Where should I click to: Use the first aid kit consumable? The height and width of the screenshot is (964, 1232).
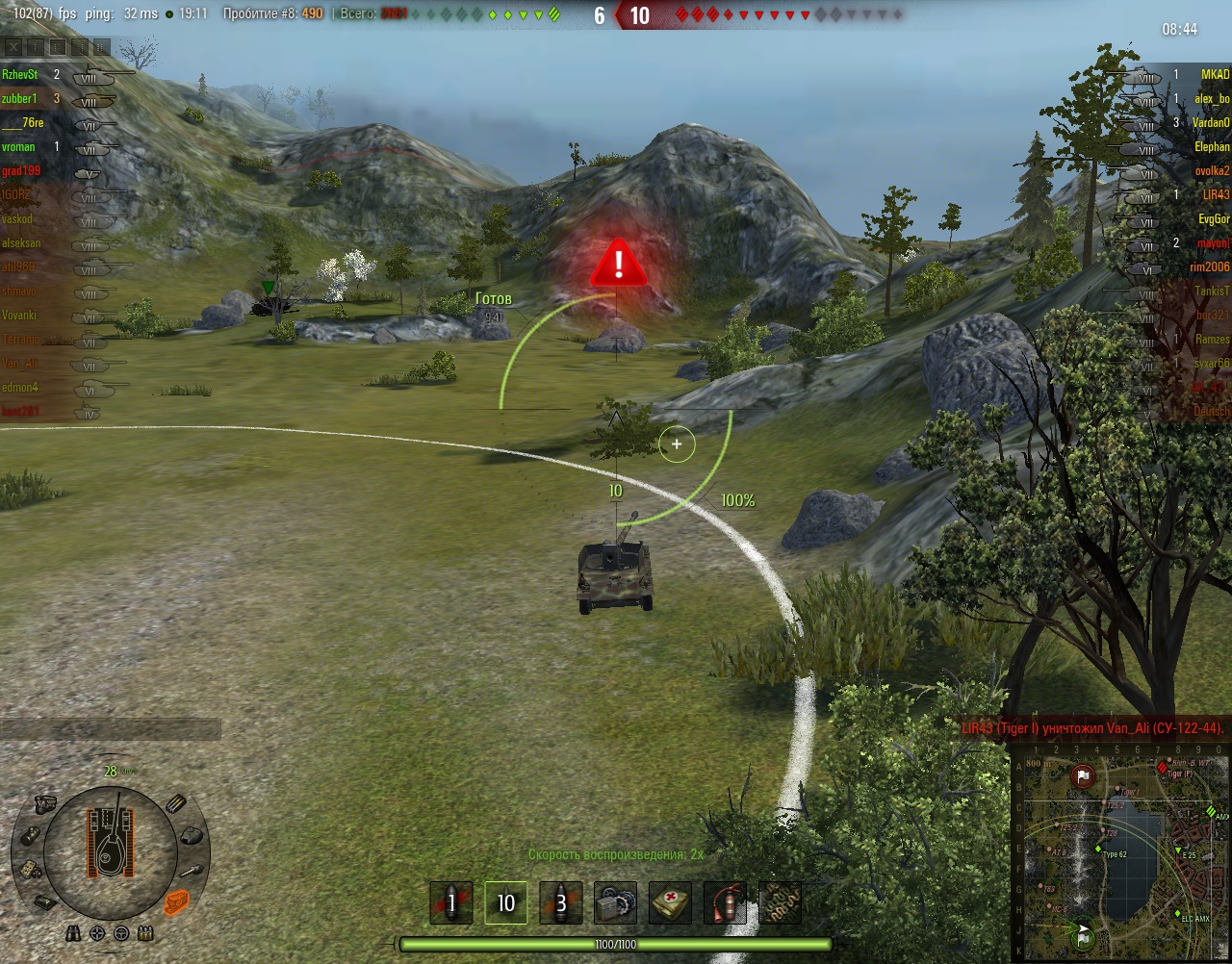pos(670,903)
